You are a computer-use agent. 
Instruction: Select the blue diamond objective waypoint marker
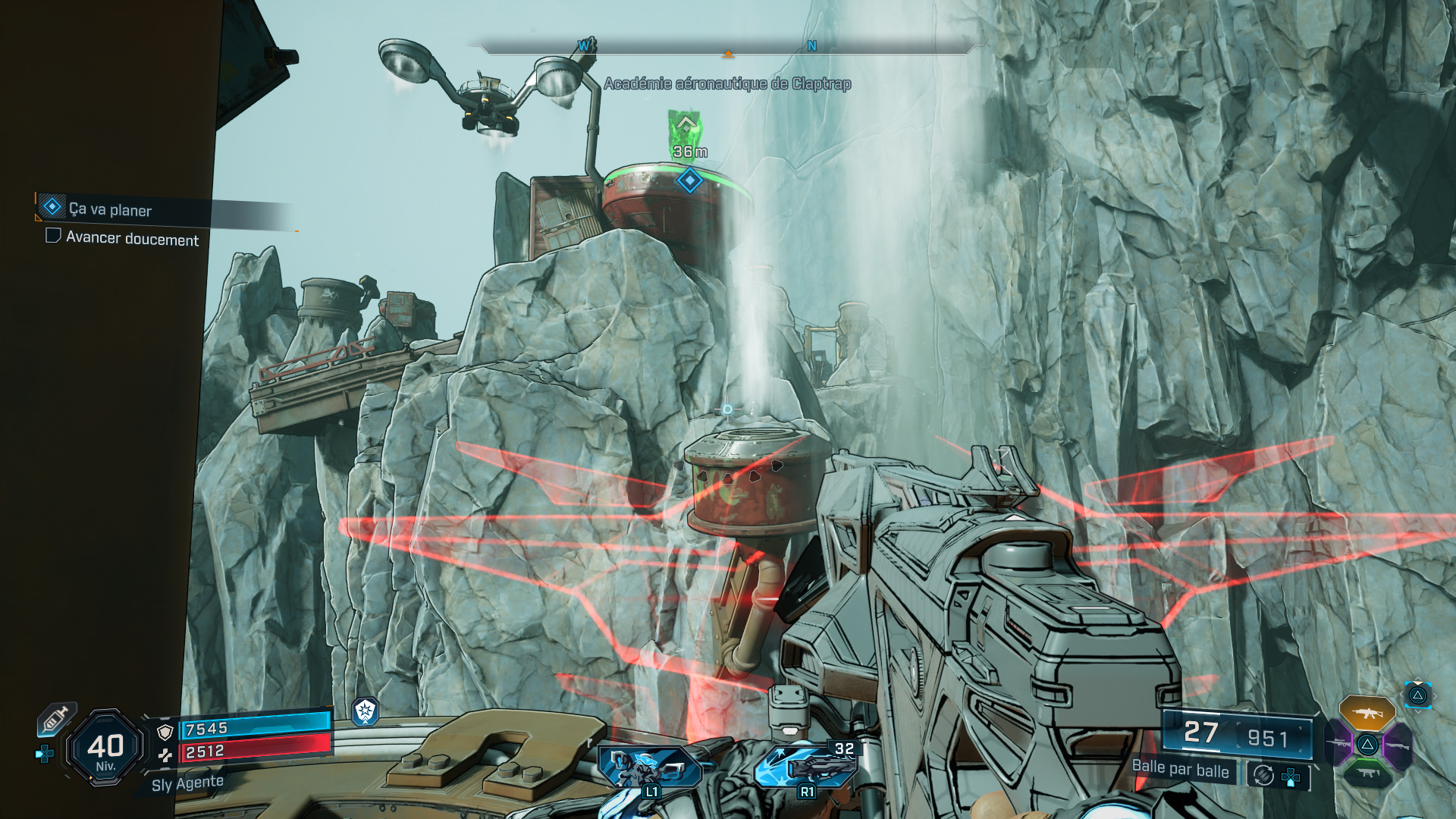689,180
